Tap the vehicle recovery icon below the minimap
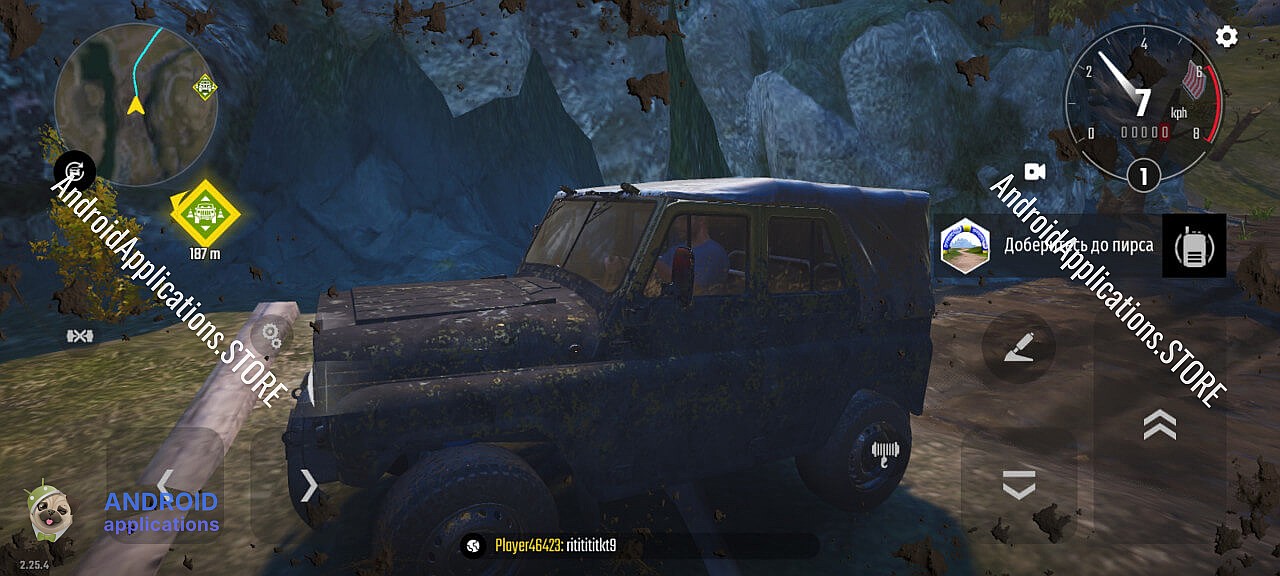The width and height of the screenshot is (1280, 576). pos(75,172)
